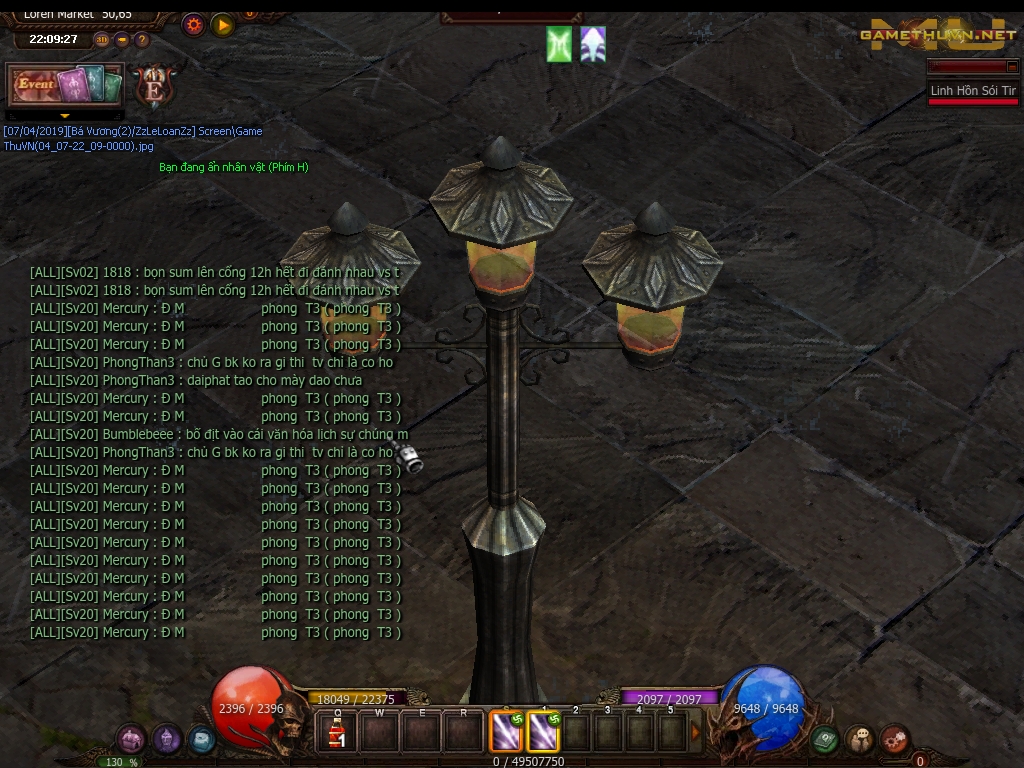Select the orange-framed purple slash skill
This screenshot has width=1024, height=768.
[x=505, y=732]
